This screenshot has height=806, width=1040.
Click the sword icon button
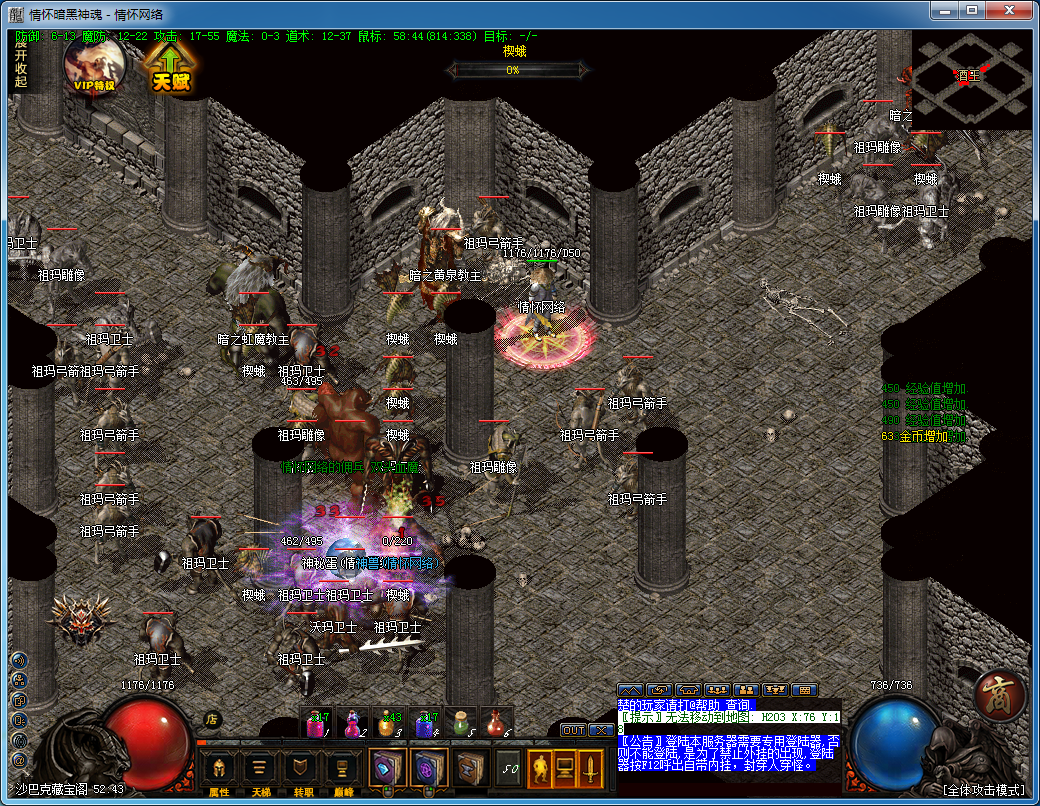[592, 768]
